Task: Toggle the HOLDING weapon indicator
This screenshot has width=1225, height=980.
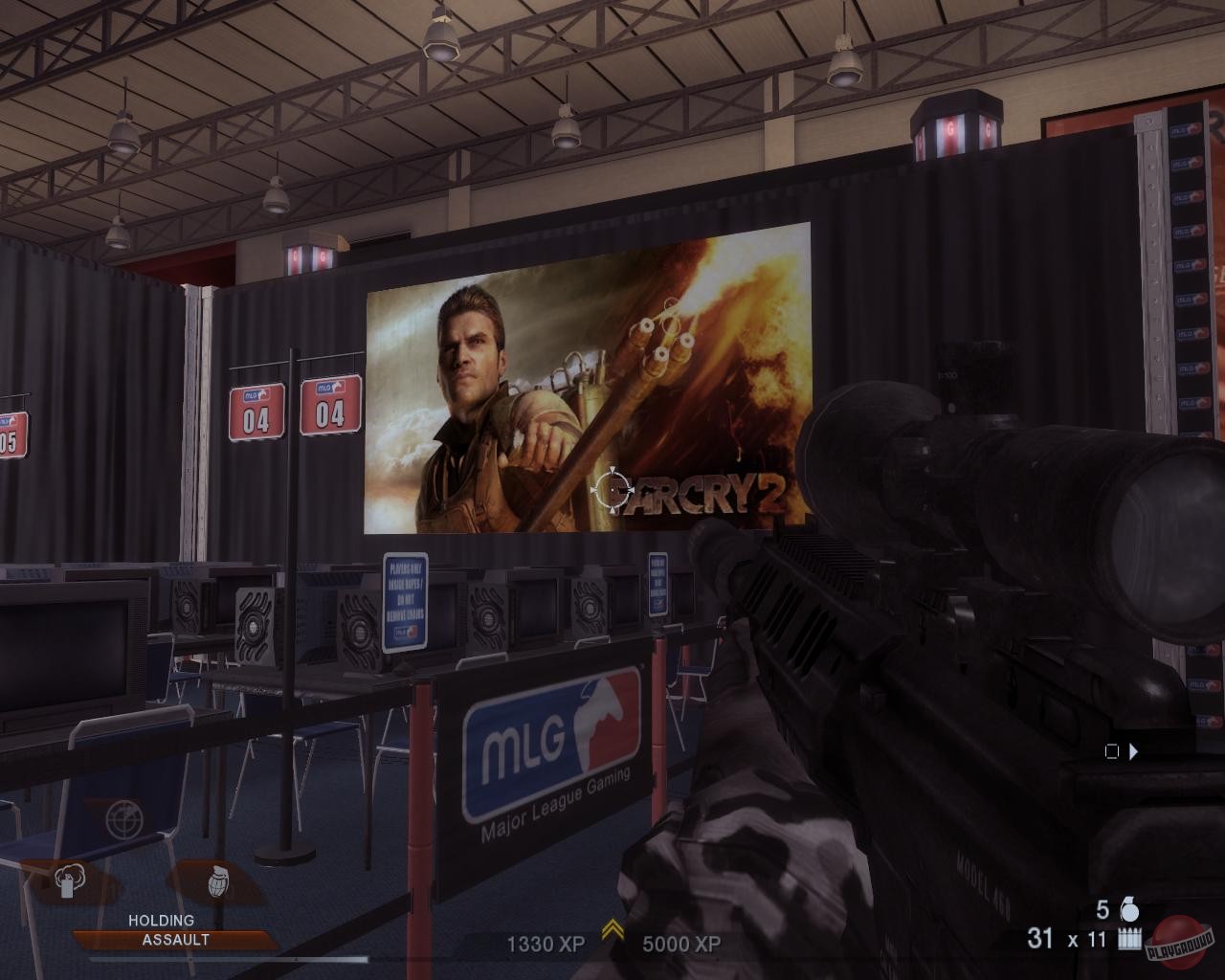Action: pyautogui.click(x=159, y=920)
